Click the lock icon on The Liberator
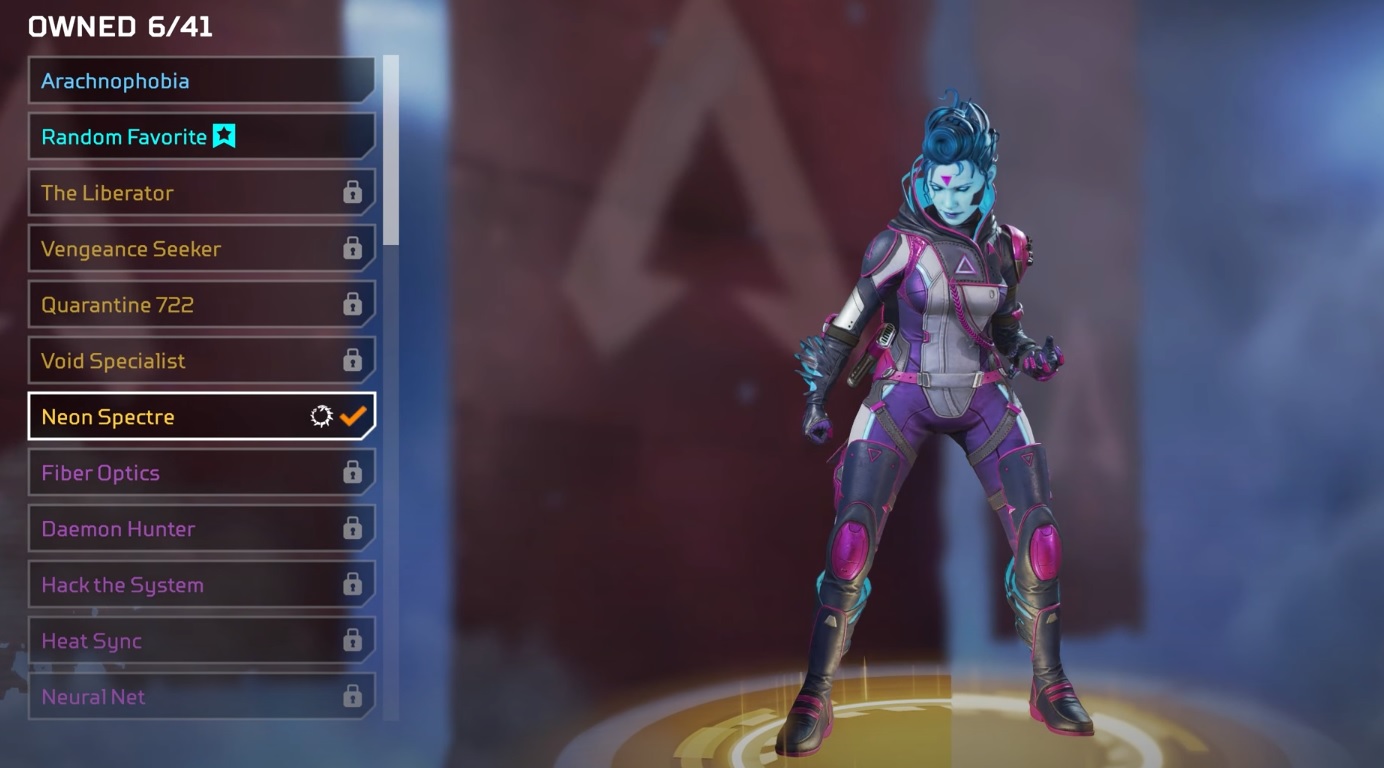Image resolution: width=1384 pixels, height=768 pixels. coord(353,193)
